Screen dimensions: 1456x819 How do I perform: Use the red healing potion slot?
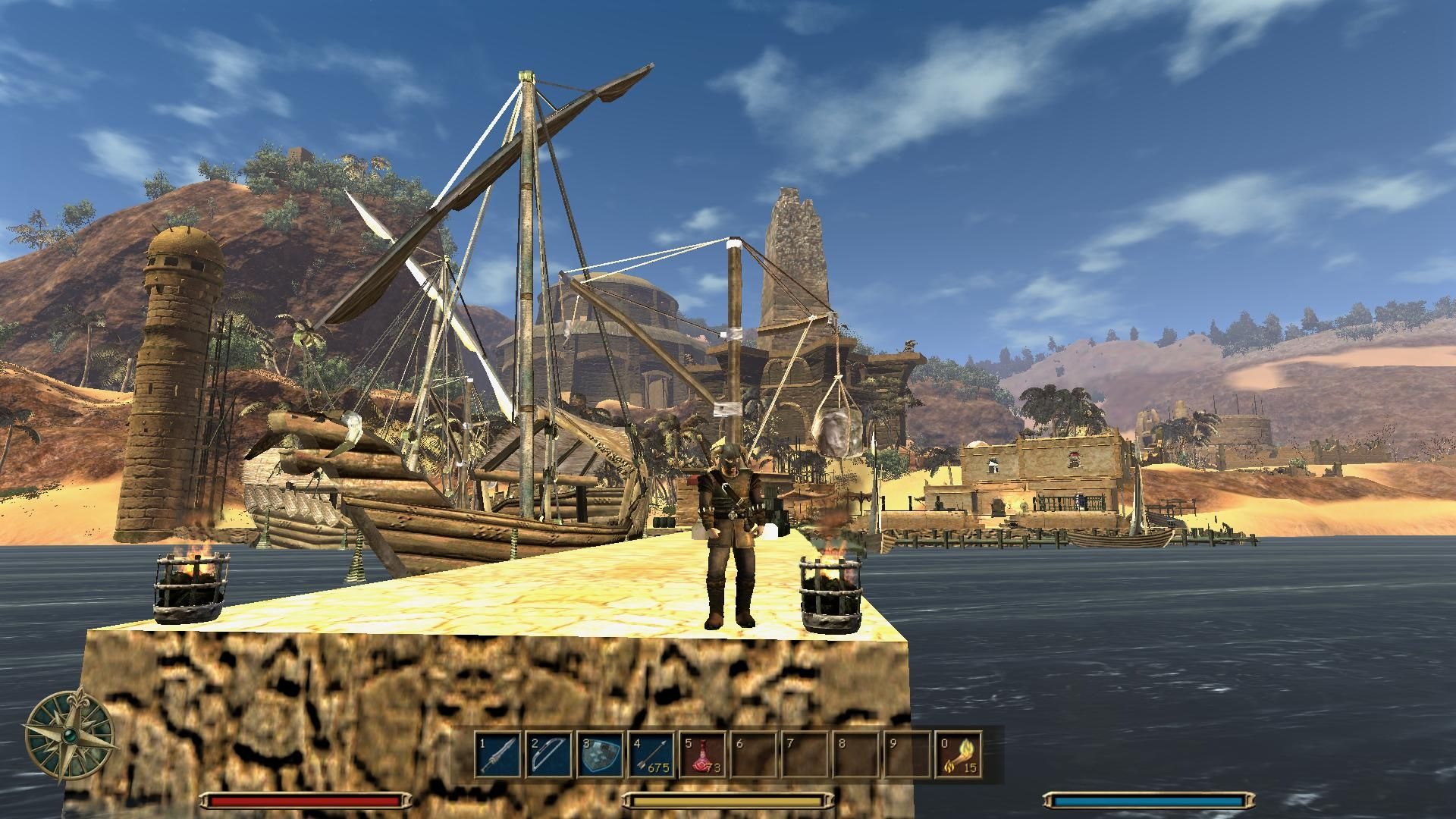(x=703, y=754)
